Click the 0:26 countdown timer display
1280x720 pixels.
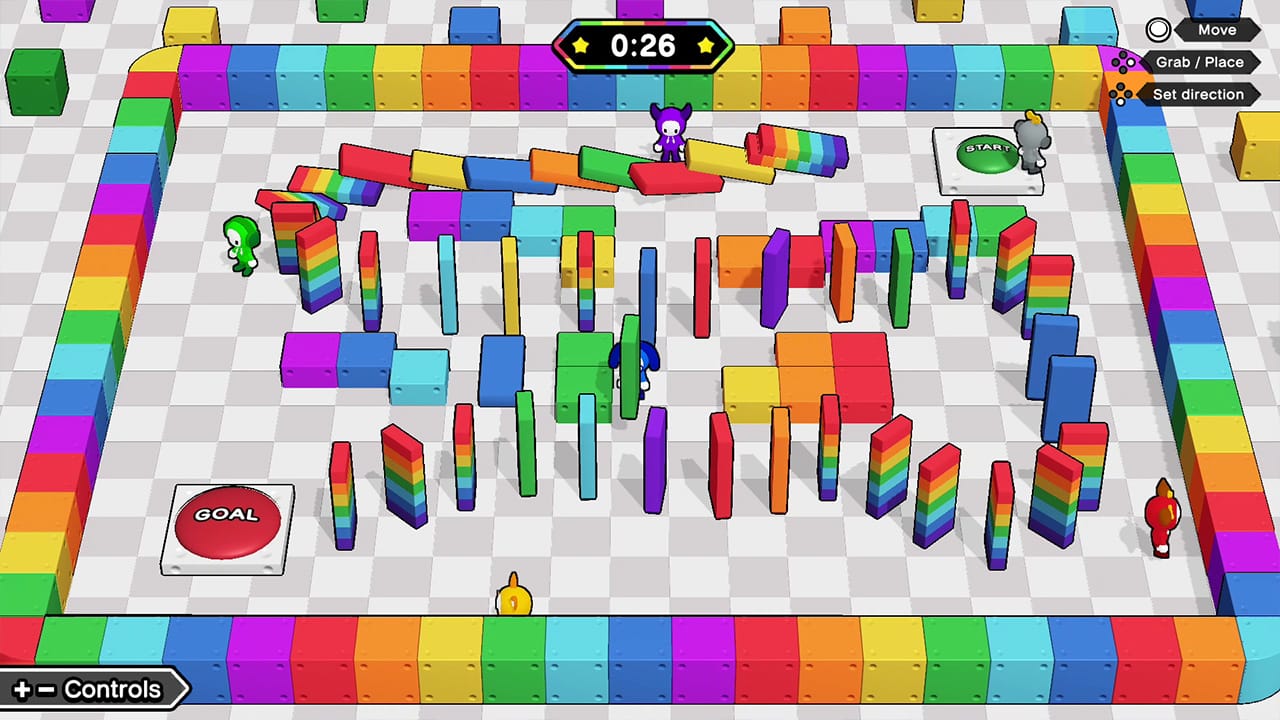click(x=643, y=45)
